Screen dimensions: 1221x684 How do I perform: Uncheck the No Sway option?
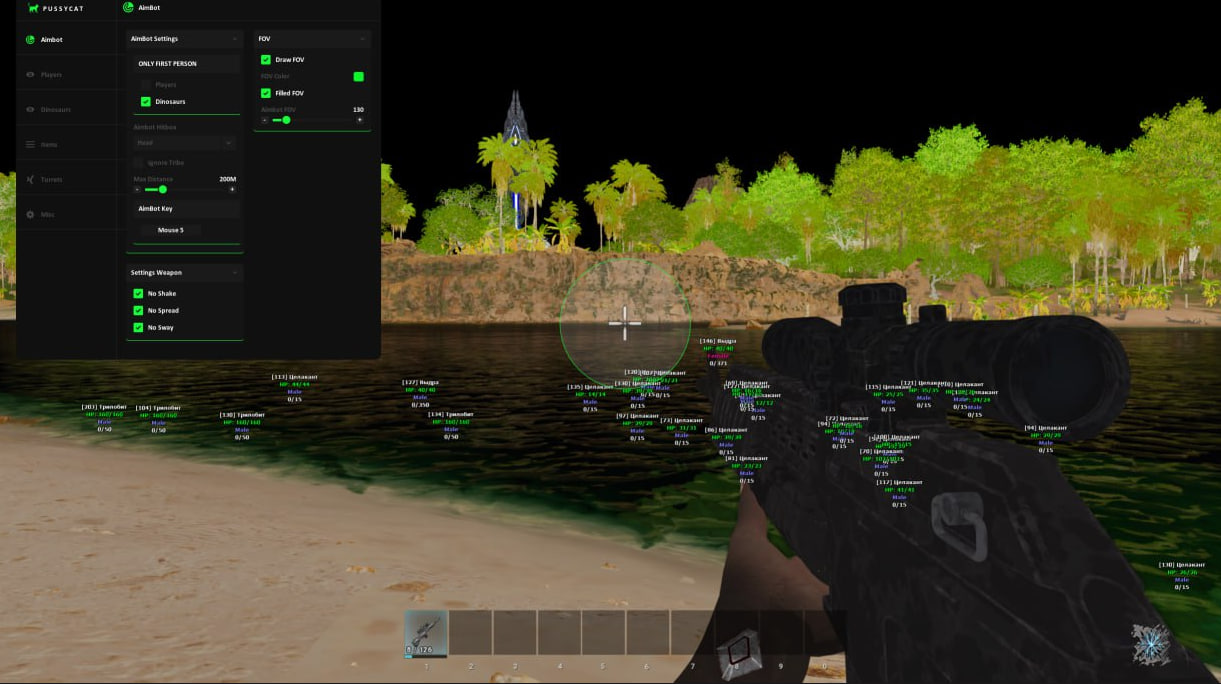tap(138, 328)
